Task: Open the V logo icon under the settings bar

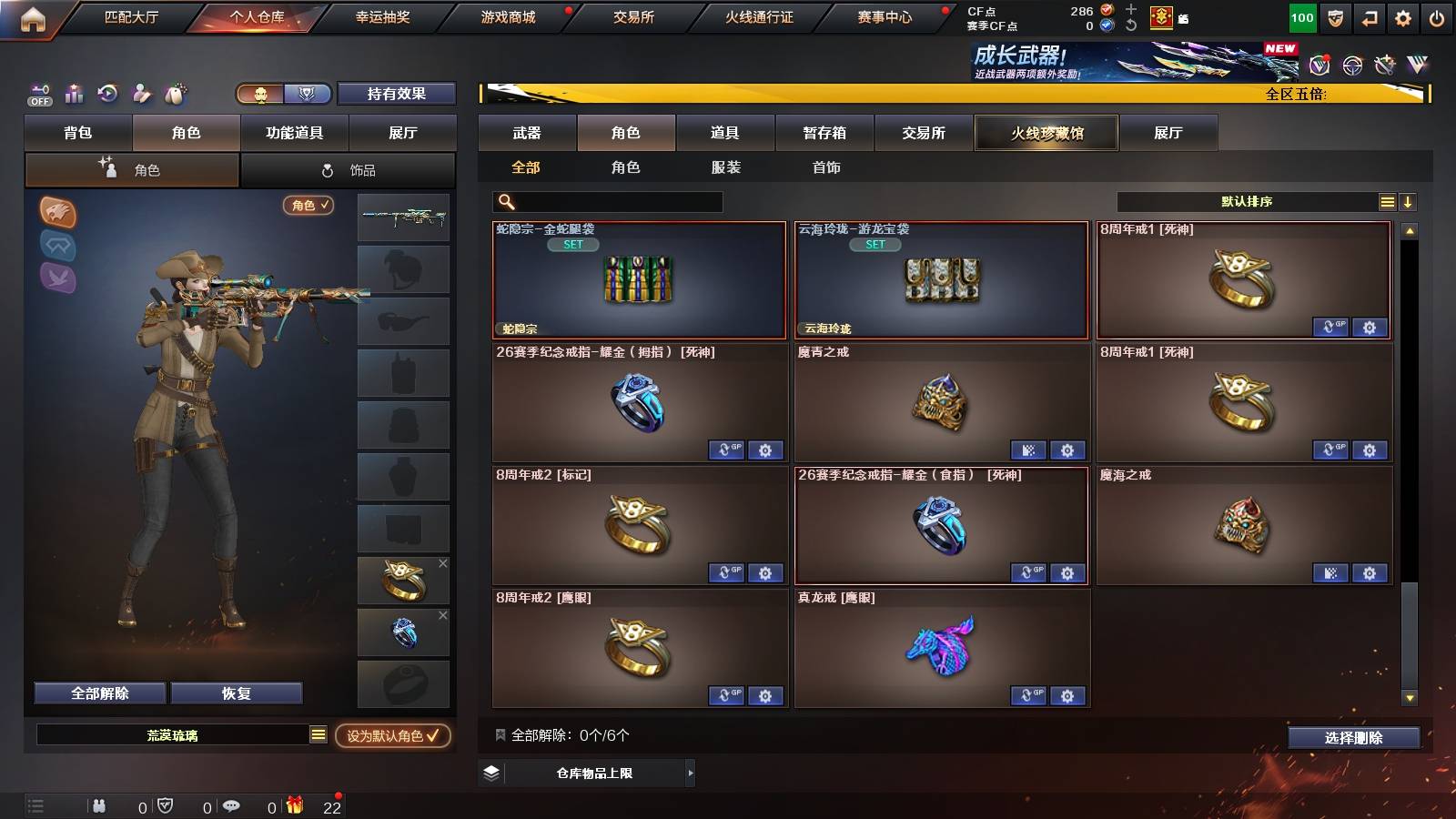Action: [x=1417, y=66]
